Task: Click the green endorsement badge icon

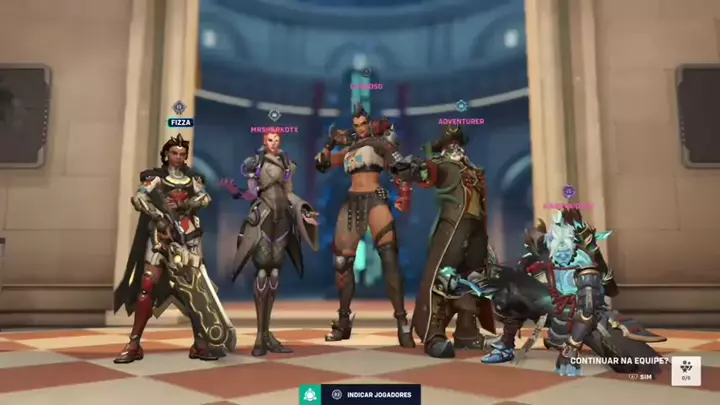Action: click(310, 395)
